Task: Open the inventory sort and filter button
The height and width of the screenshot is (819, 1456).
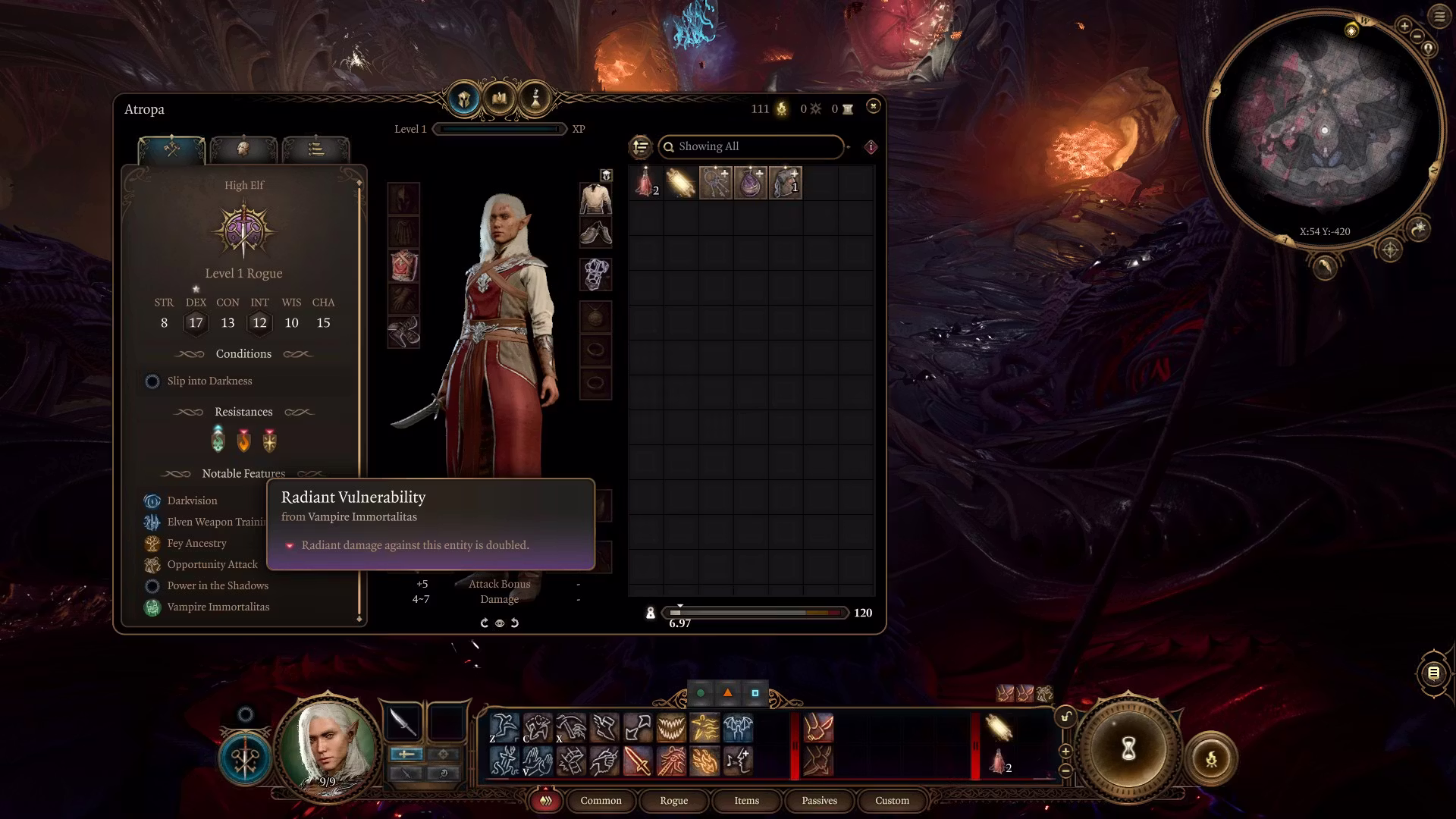Action: (641, 146)
